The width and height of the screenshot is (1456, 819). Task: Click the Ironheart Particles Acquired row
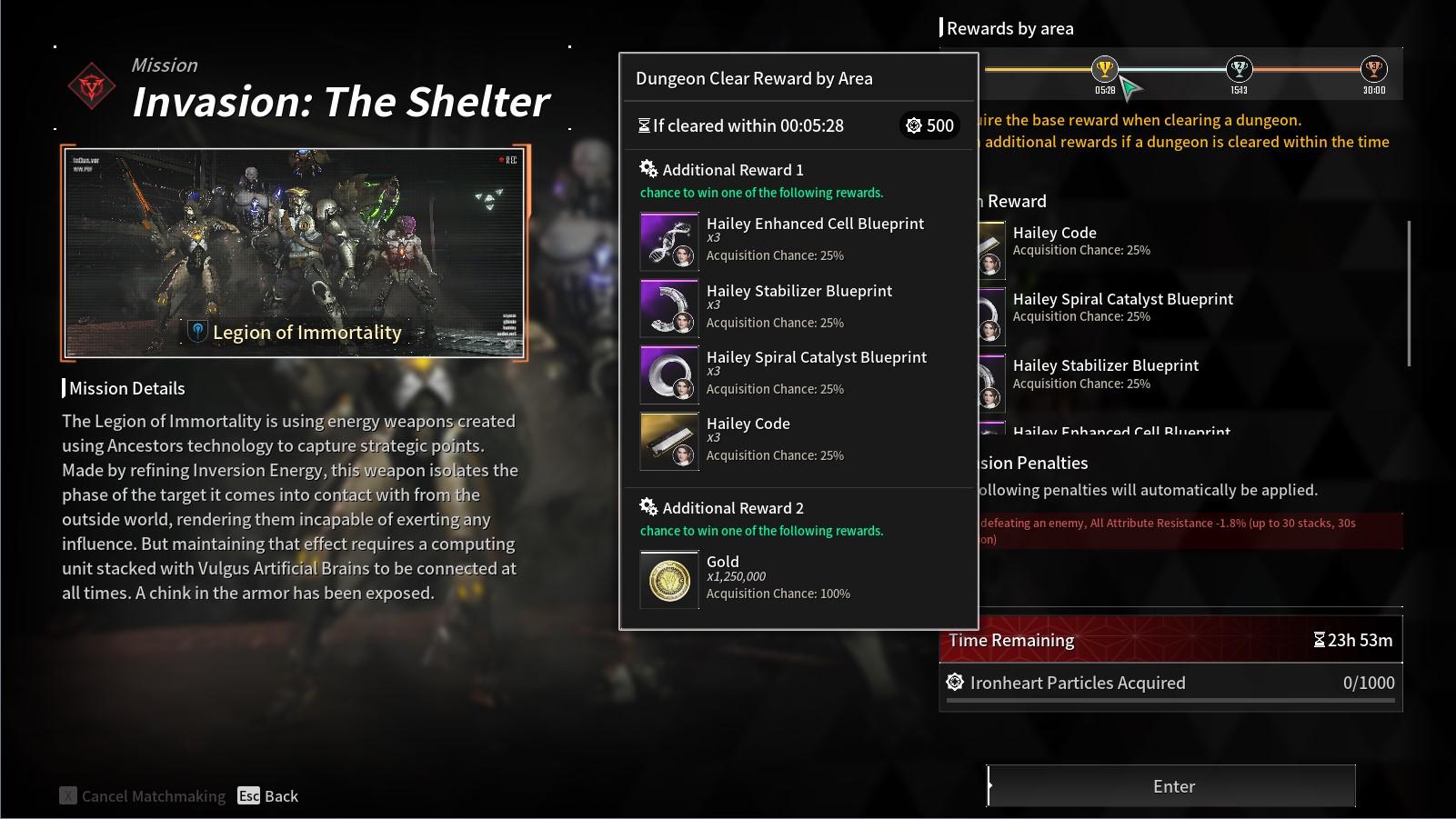coord(1170,684)
